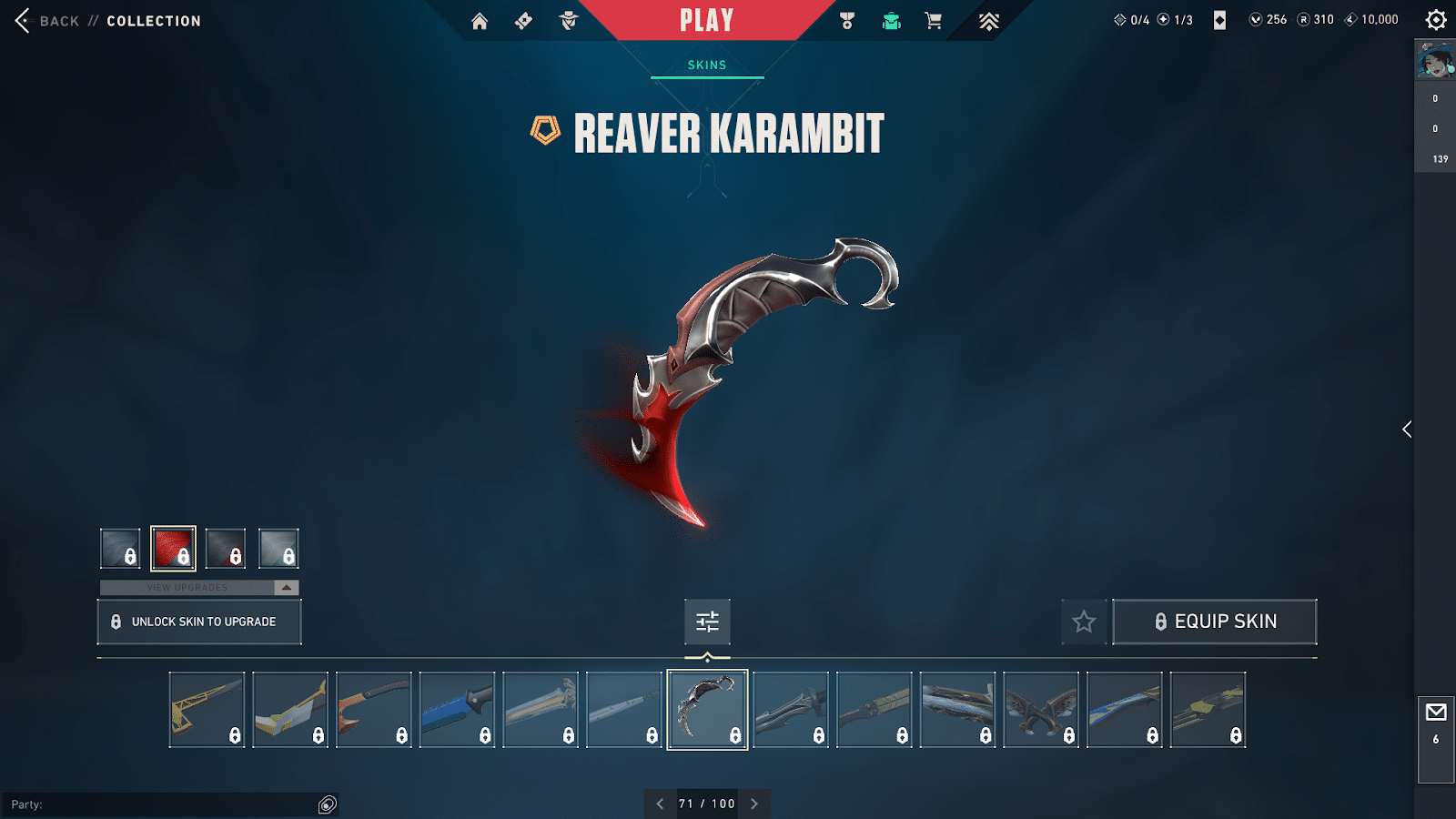The height and width of the screenshot is (819, 1456).
Task: Open the teal battlepass icon
Action: [x=891, y=21]
